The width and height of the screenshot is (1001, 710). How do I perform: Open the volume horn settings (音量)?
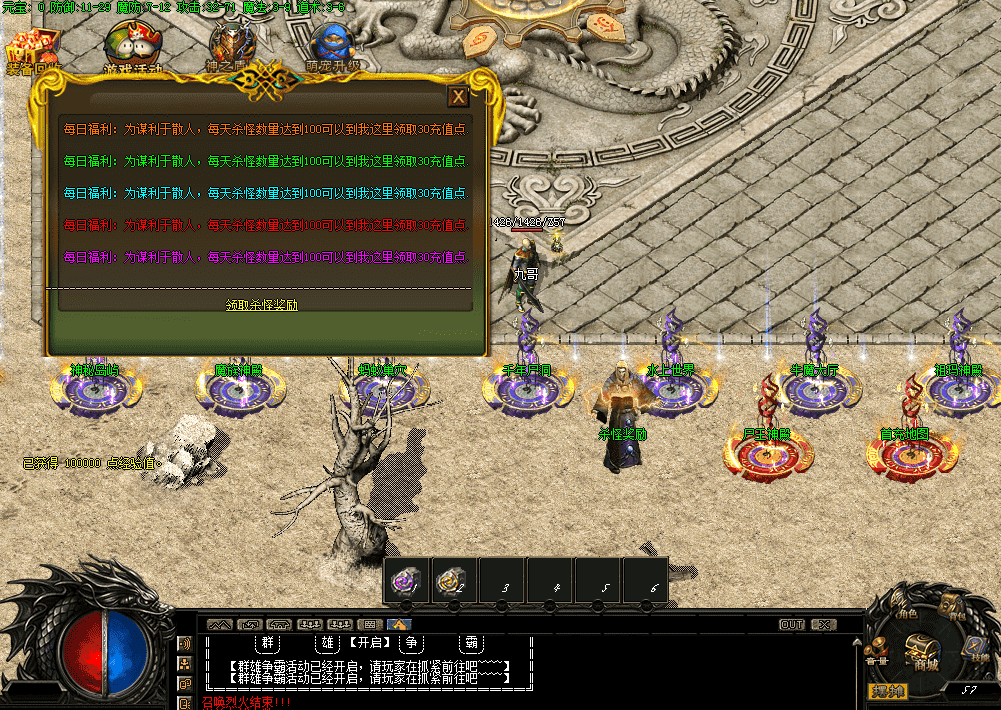point(877,652)
